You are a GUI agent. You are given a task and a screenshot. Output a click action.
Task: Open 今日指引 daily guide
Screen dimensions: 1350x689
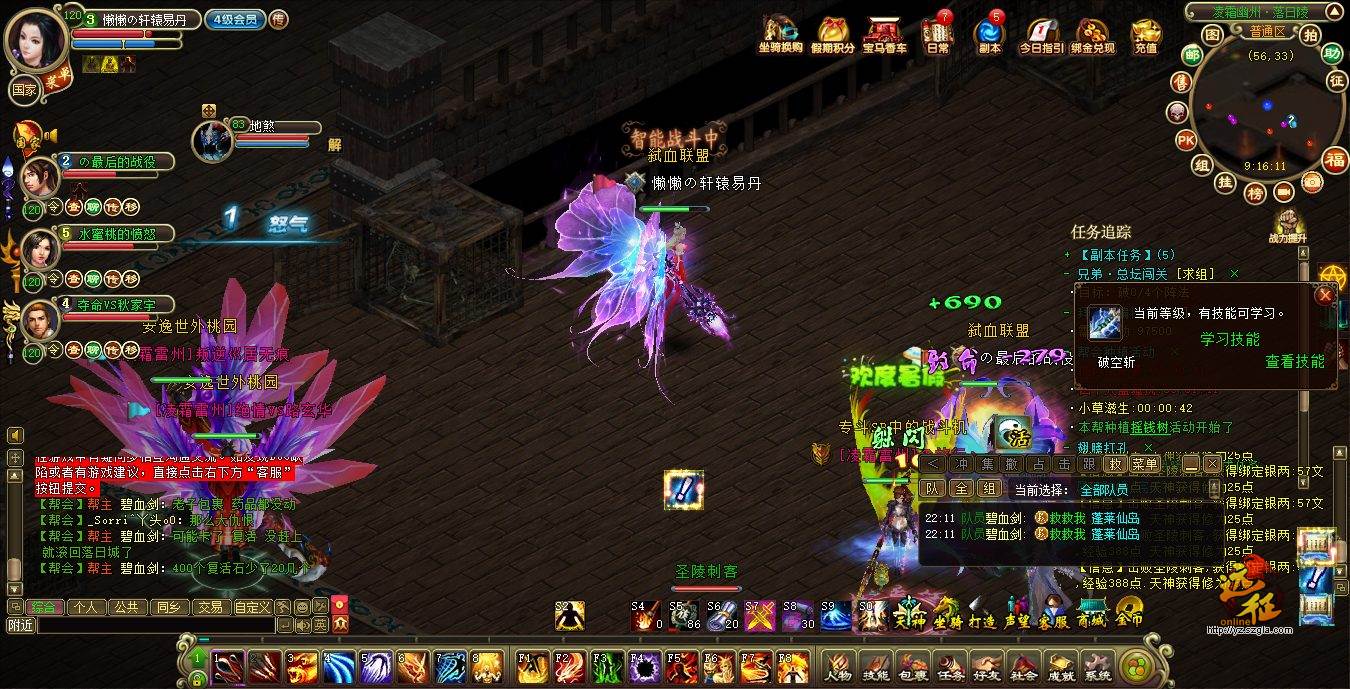pos(1042,34)
